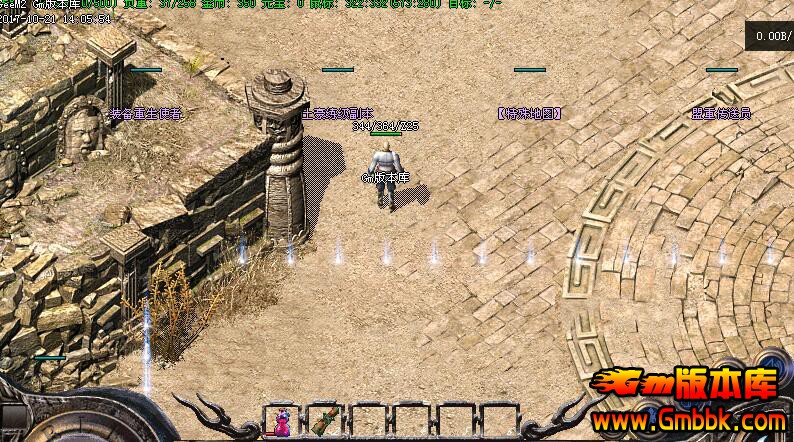Screen dimensions: 794x442
Task: Use the pink potion in the belt slot
Action: [x=281, y=420]
